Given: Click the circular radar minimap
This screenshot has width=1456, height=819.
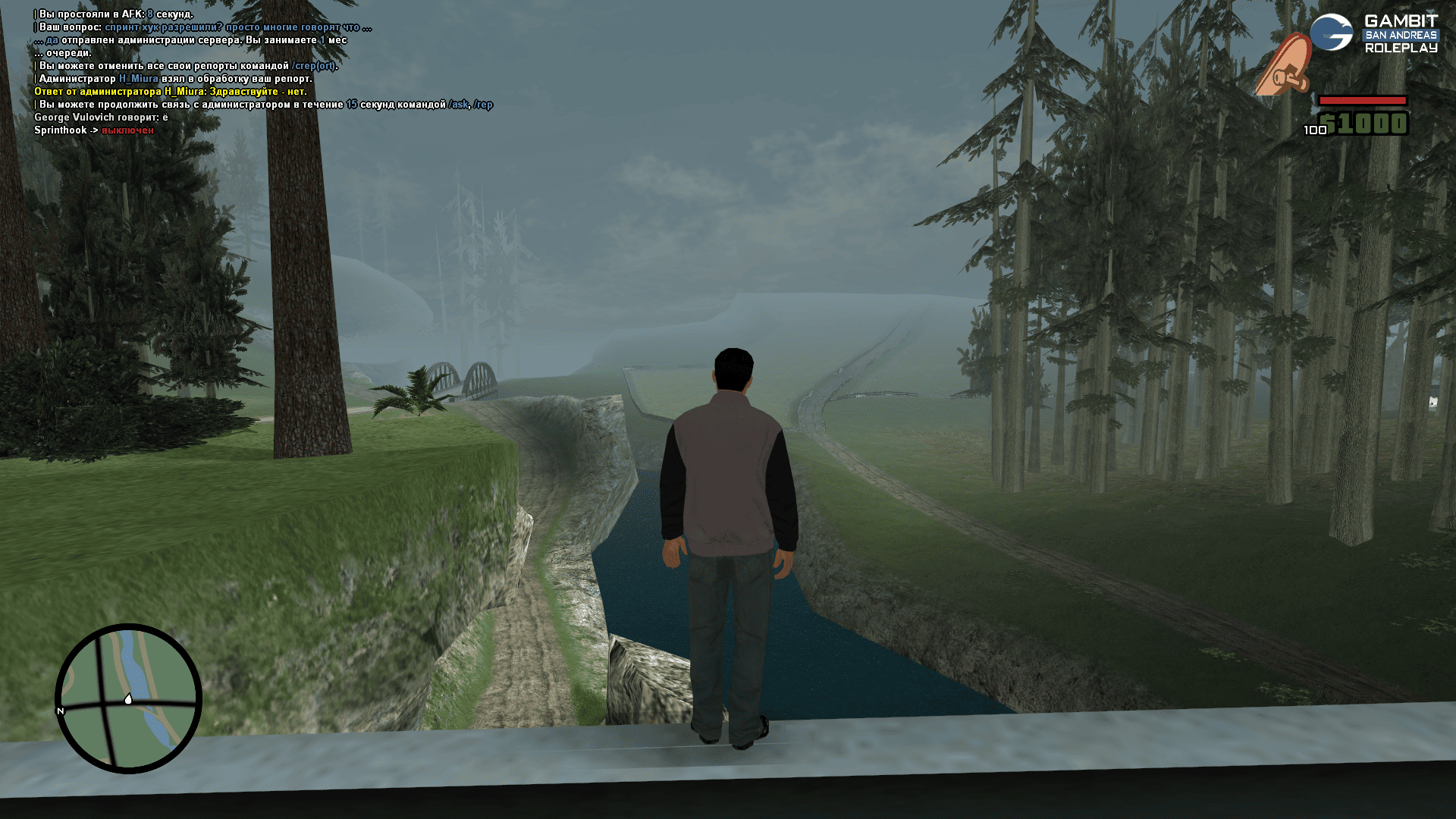Looking at the screenshot, I should coord(128,698).
